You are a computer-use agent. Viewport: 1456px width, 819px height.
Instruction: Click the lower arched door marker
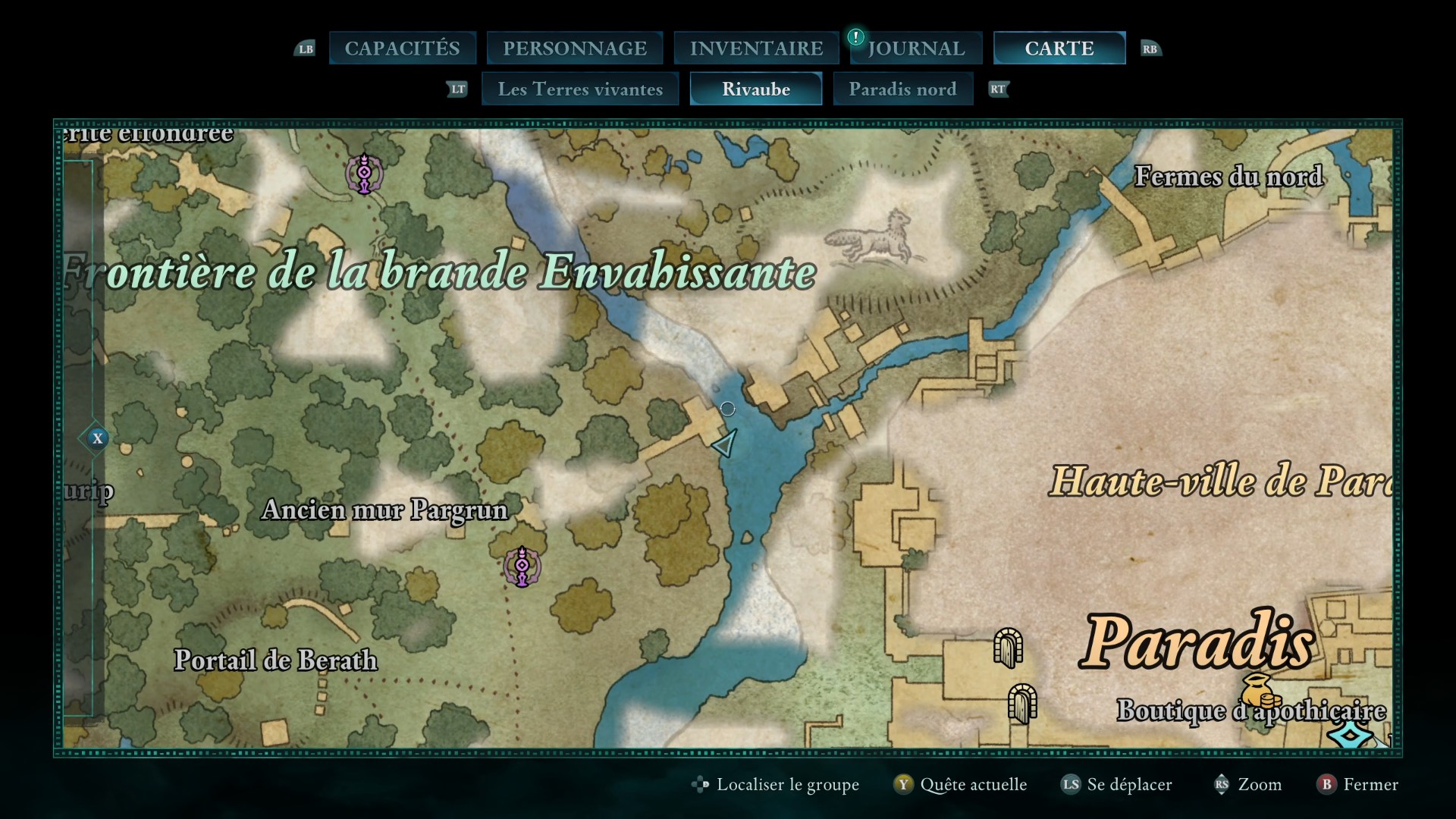pos(1022,704)
